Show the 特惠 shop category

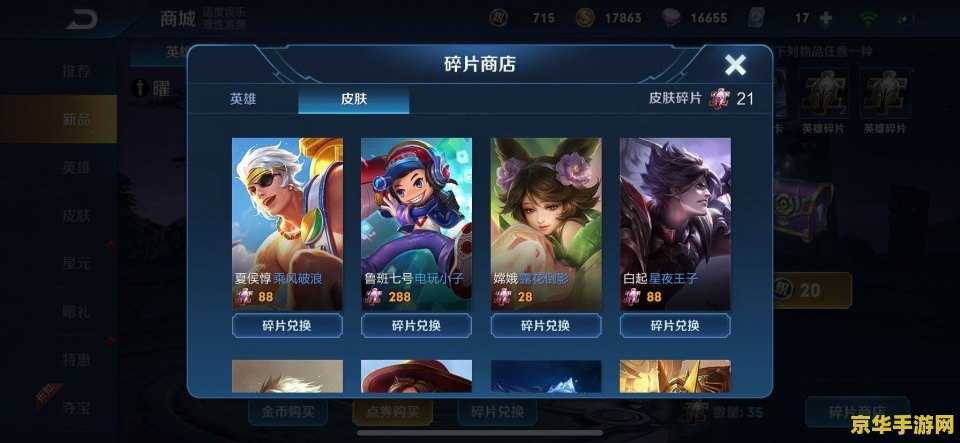77,358
